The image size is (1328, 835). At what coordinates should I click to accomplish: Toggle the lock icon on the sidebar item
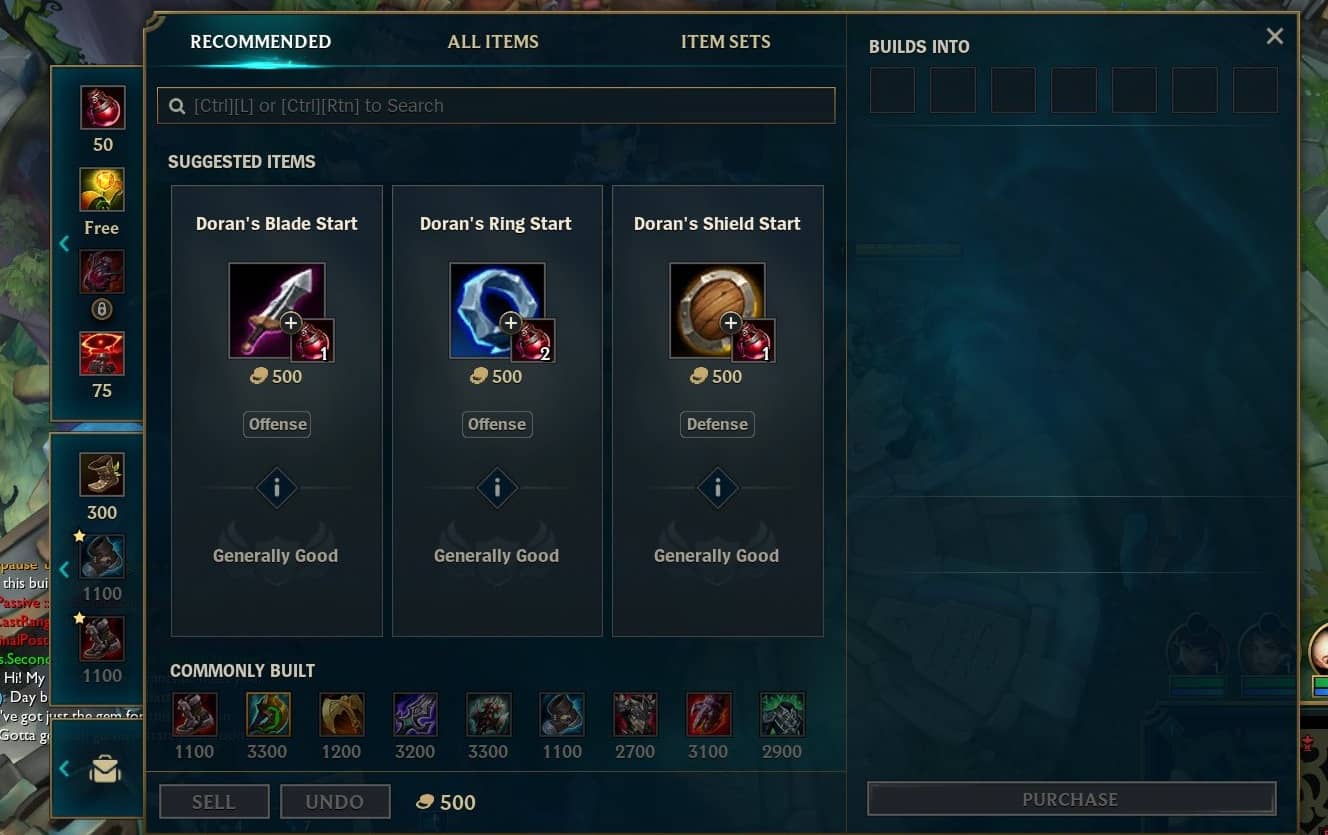click(100, 309)
